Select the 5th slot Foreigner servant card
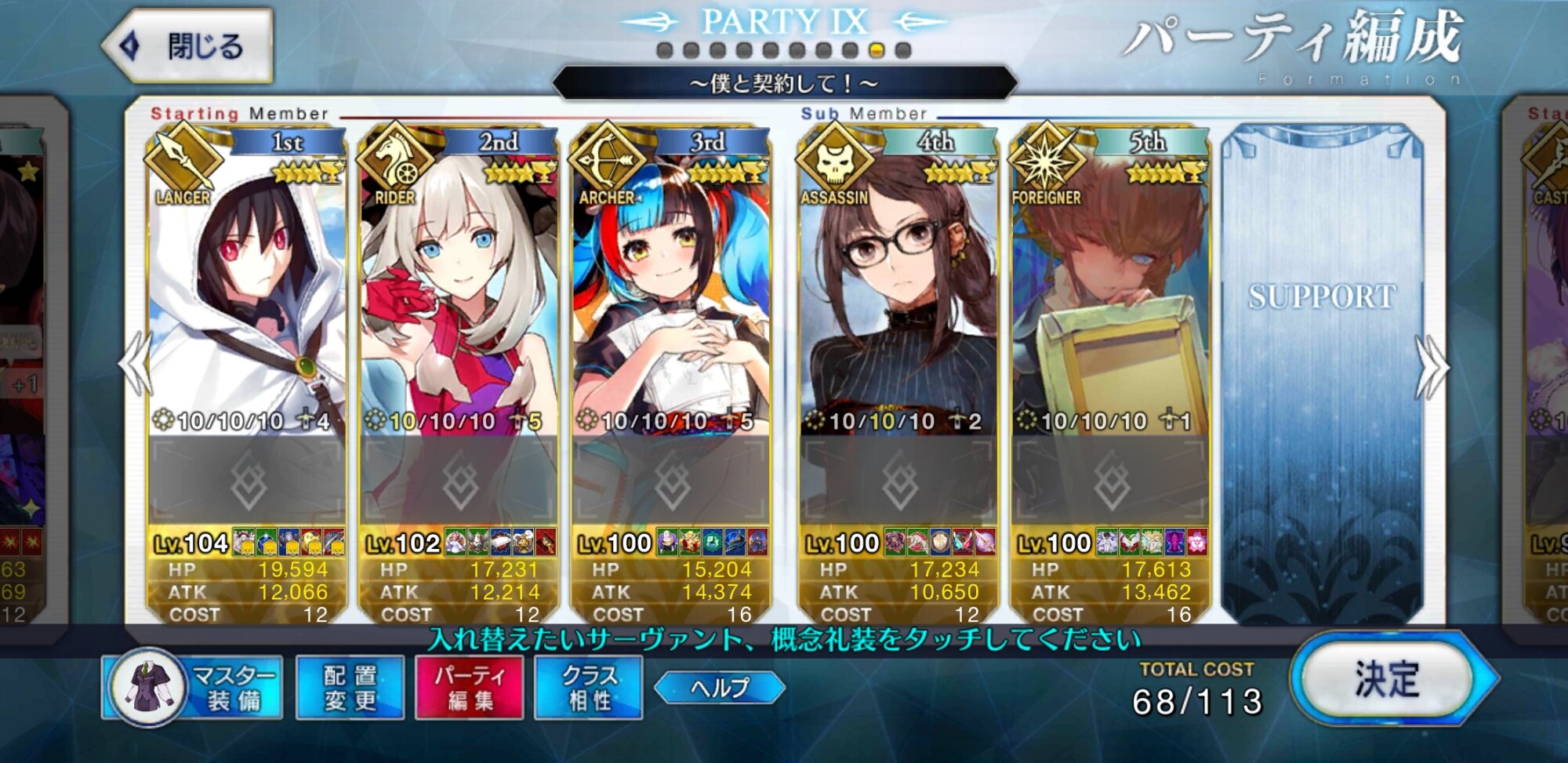The width and height of the screenshot is (1568, 763). point(1110,298)
